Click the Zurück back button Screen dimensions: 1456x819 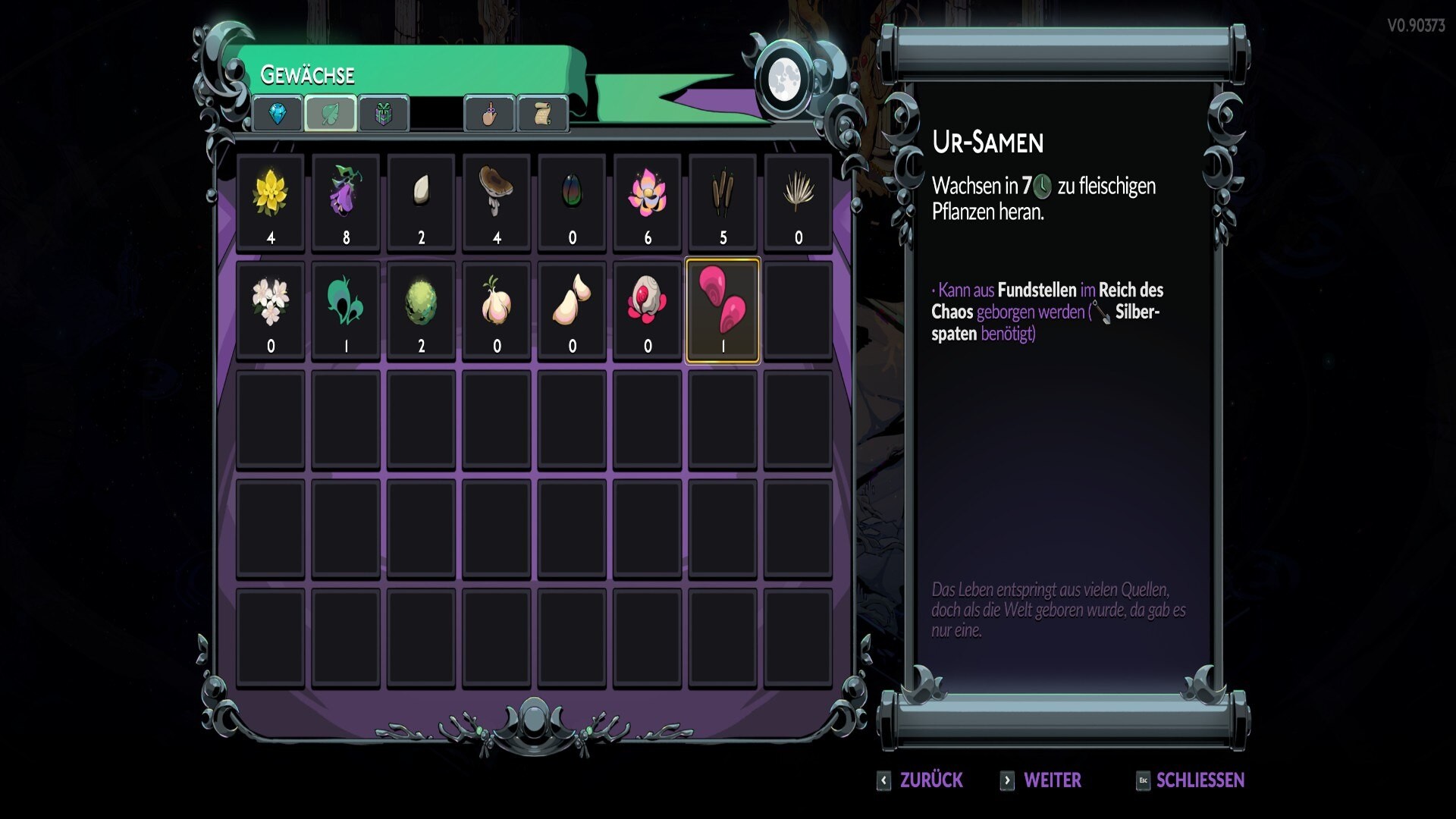point(921,780)
